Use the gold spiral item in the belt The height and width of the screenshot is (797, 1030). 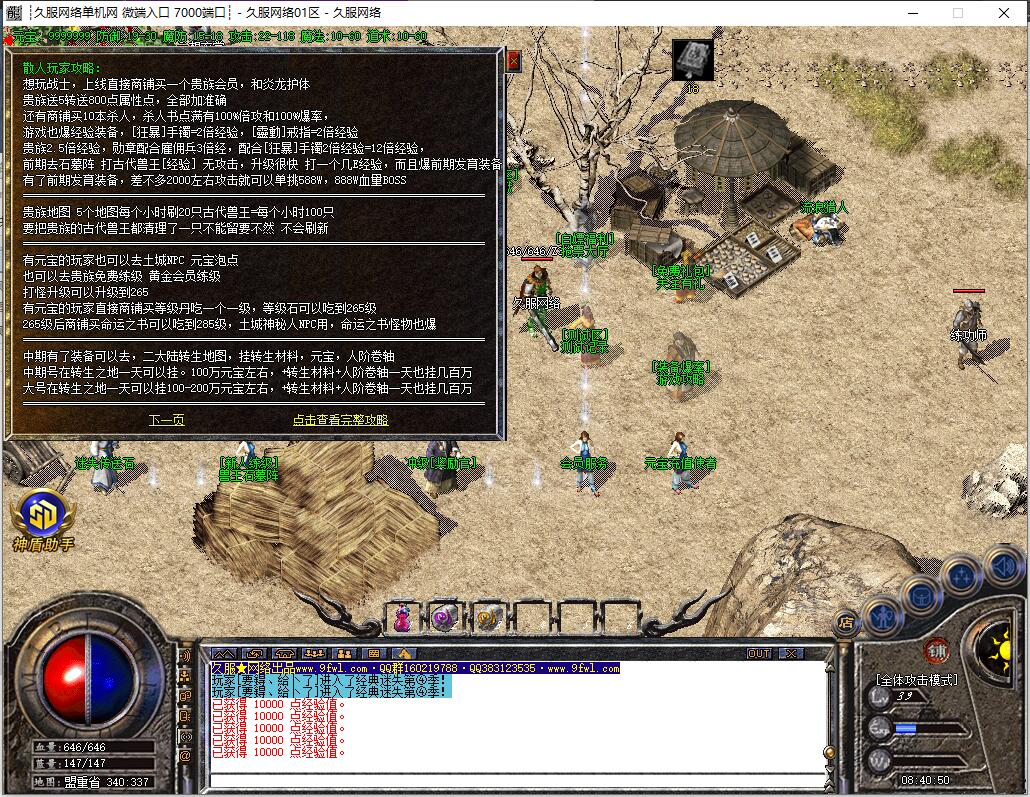[488, 619]
